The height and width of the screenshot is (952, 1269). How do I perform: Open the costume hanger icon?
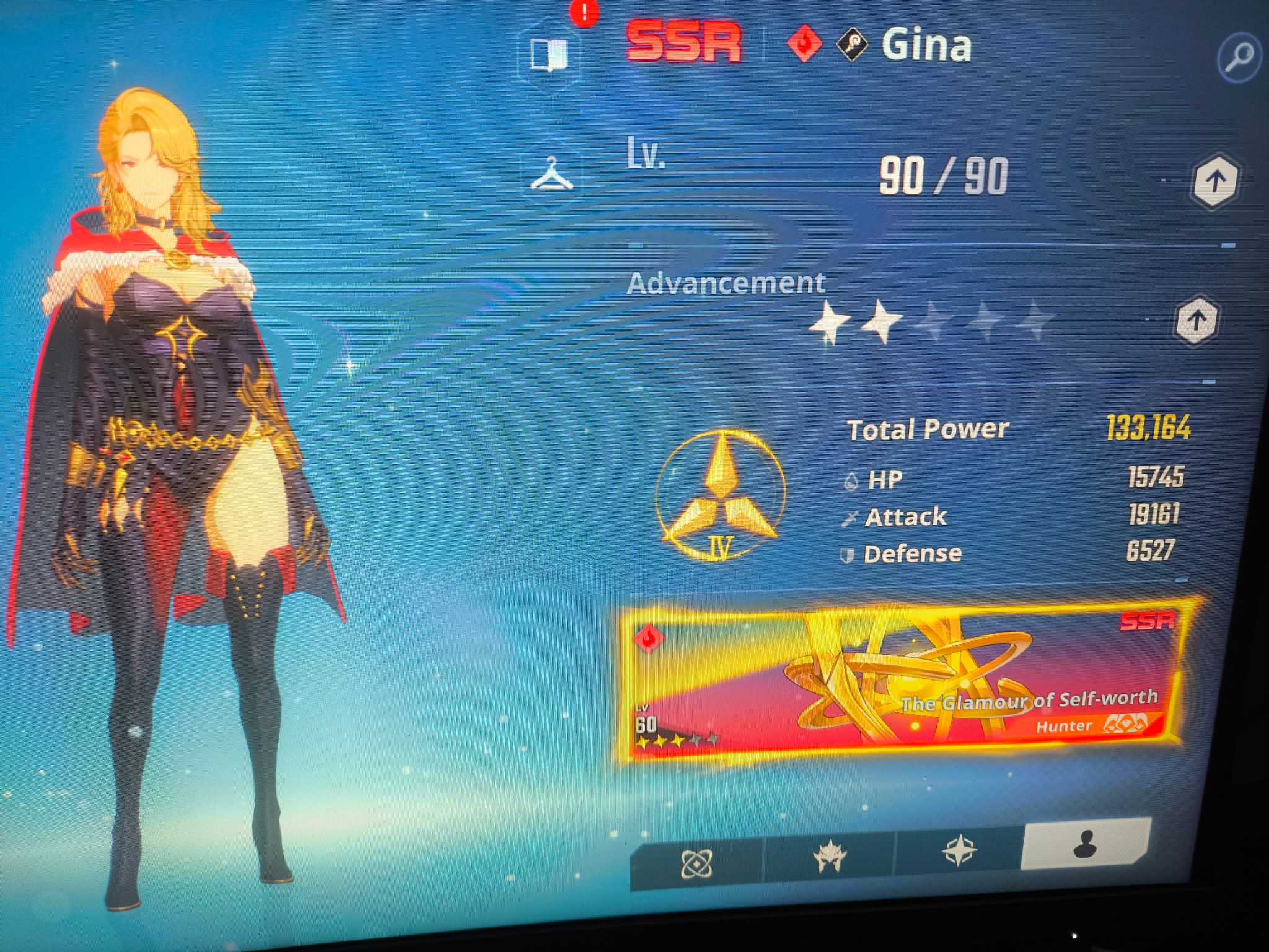coord(551,175)
